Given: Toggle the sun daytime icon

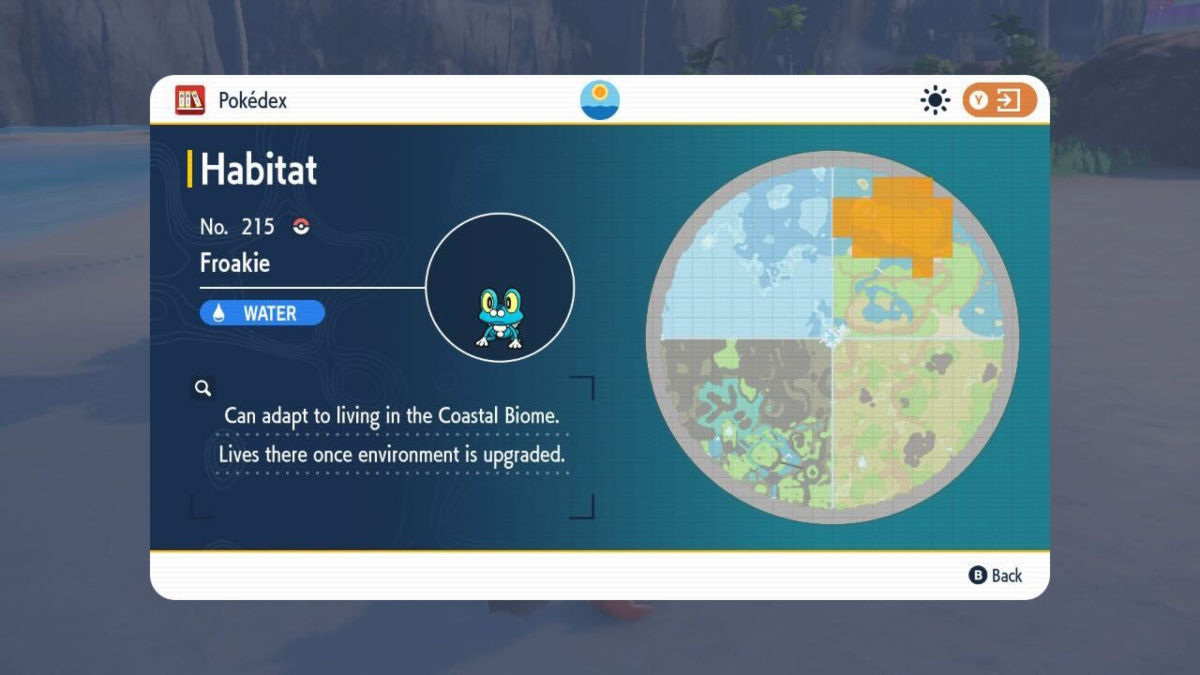Looking at the screenshot, I should pyautogui.click(x=935, y=100).
